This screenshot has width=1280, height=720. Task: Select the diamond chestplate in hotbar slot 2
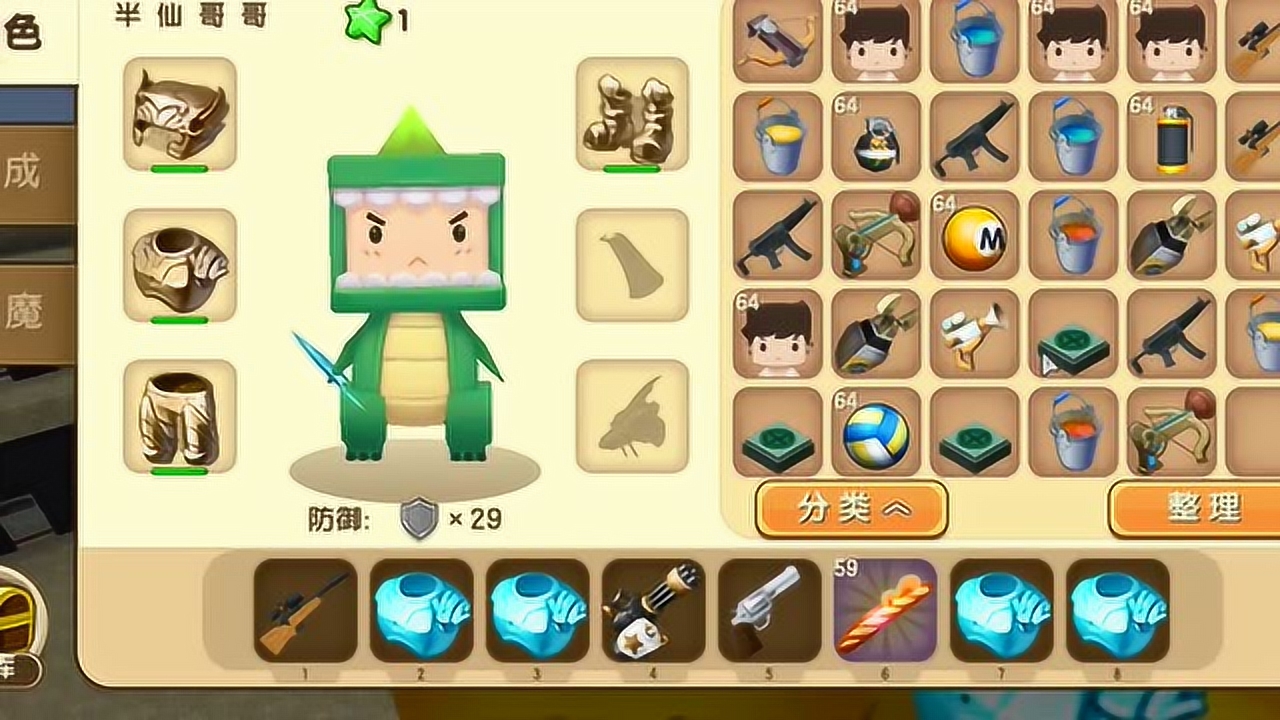[x=421, y=610]
